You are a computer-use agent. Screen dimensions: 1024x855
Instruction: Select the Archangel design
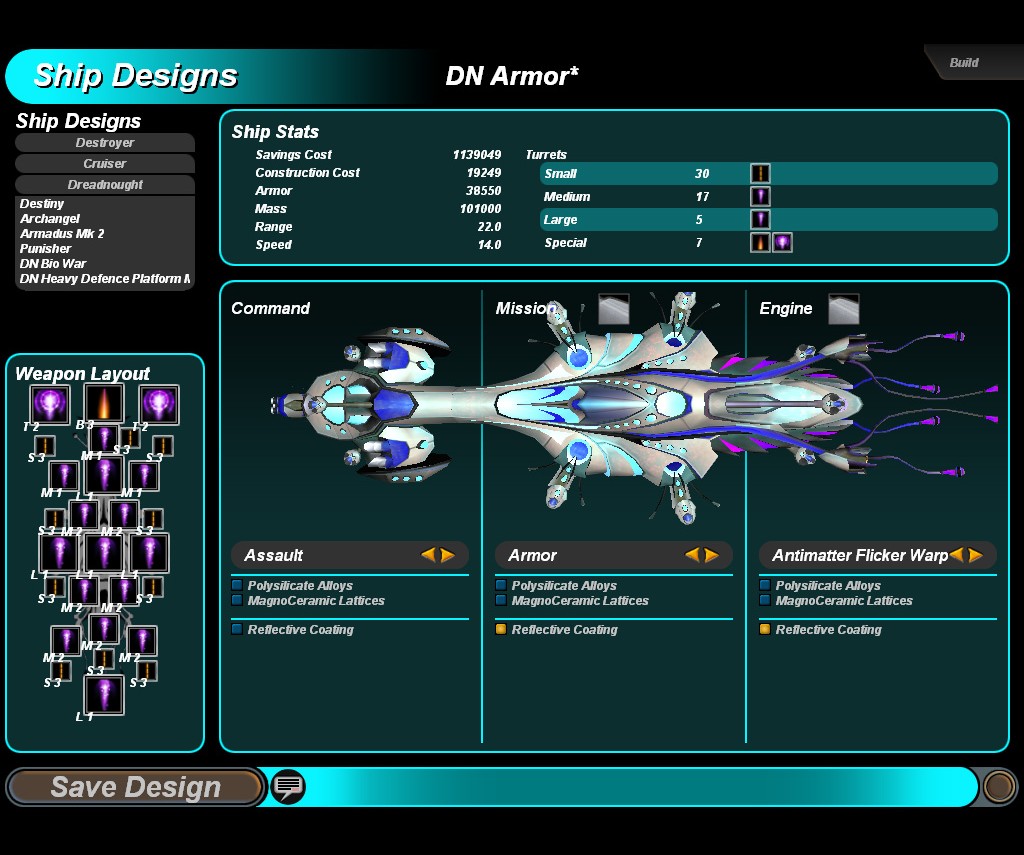point(50,219)
